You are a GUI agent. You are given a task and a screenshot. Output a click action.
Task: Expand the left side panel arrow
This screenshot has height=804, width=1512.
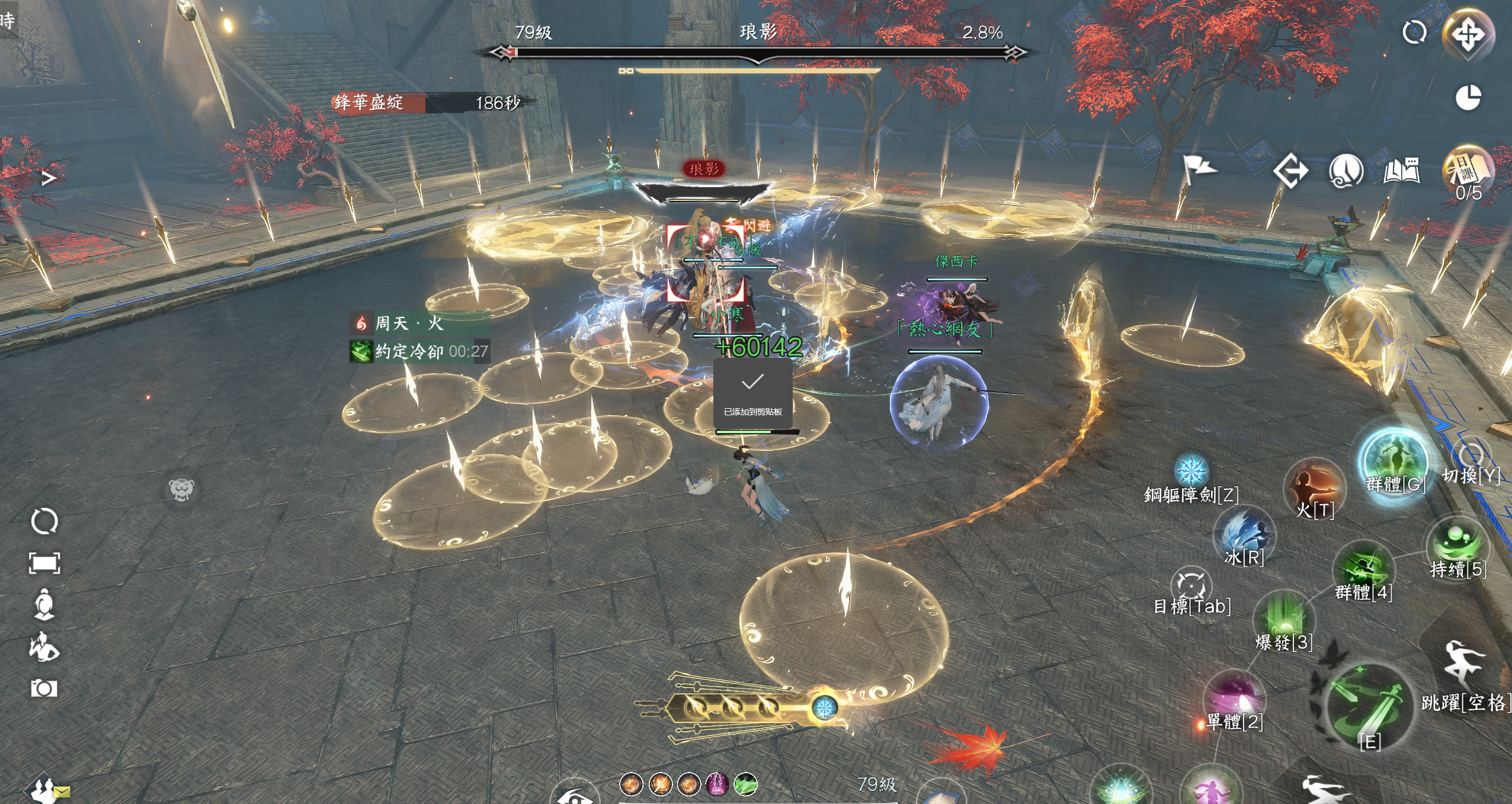pyautogui.click(x=49, y=178)
